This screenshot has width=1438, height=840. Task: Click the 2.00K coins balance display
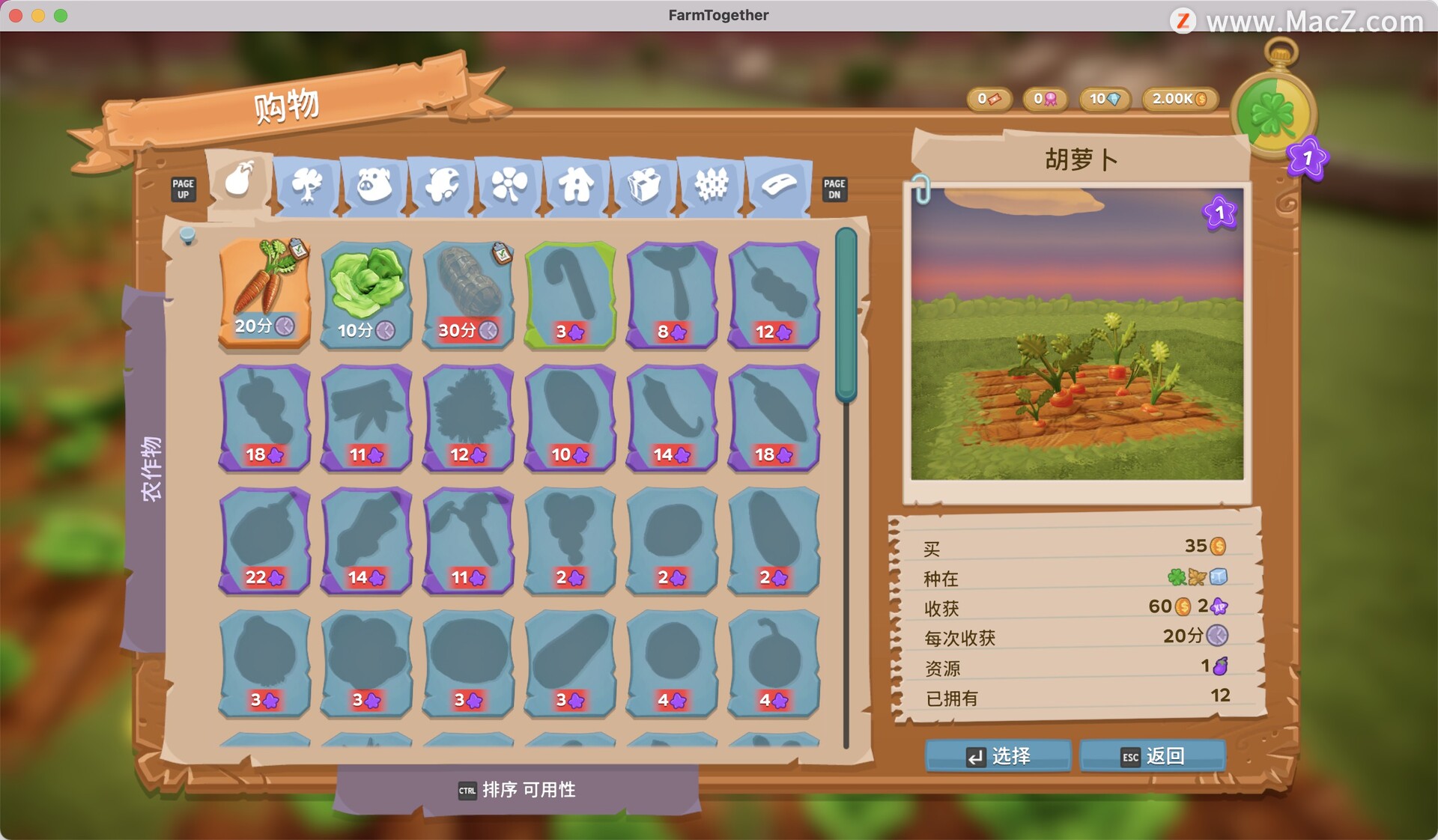point(1180,98)
